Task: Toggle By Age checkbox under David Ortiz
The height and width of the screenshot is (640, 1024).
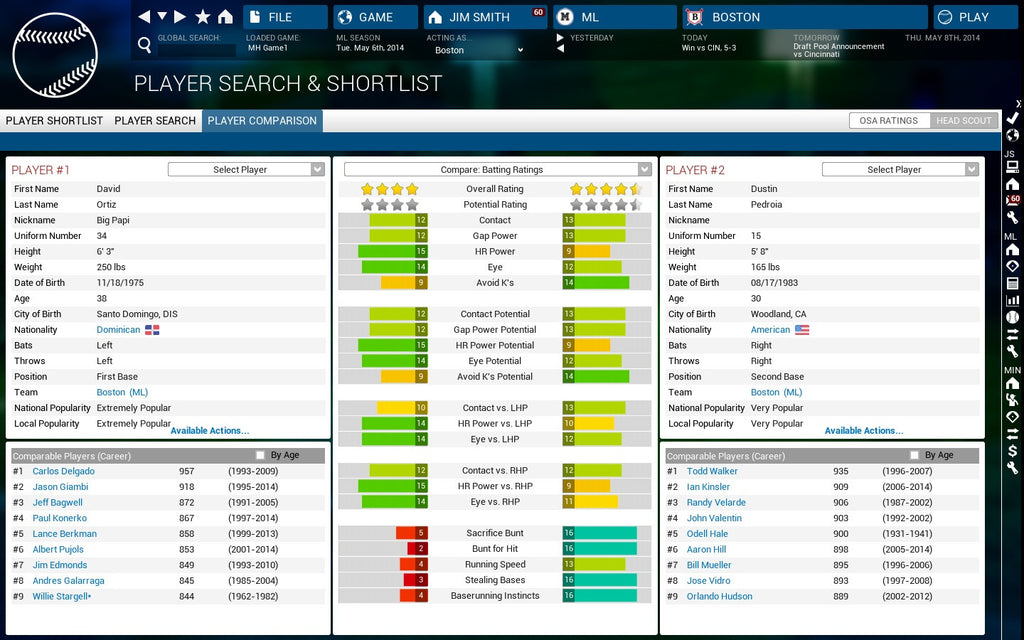Action: click(x=261, y=455)
